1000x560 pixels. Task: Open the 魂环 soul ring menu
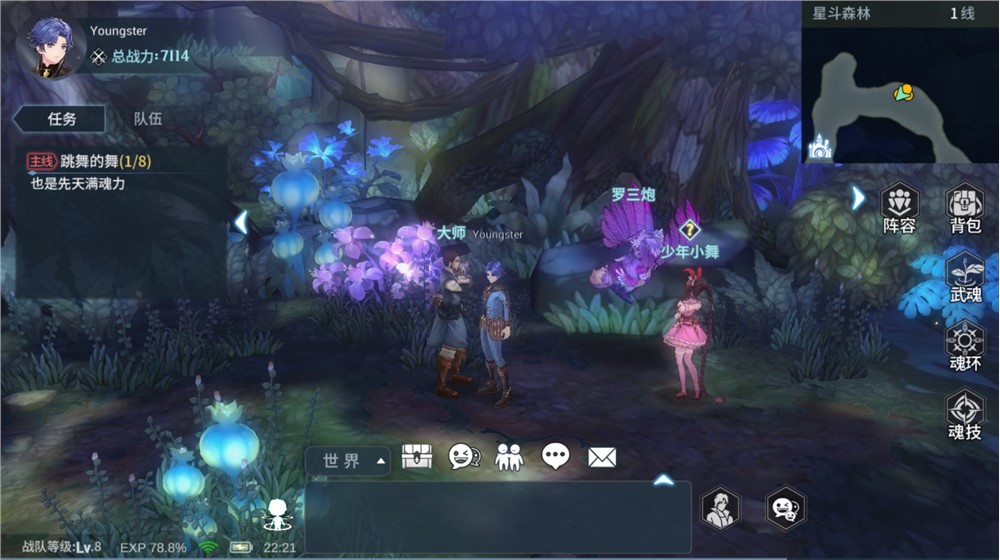tap(965, 347)
